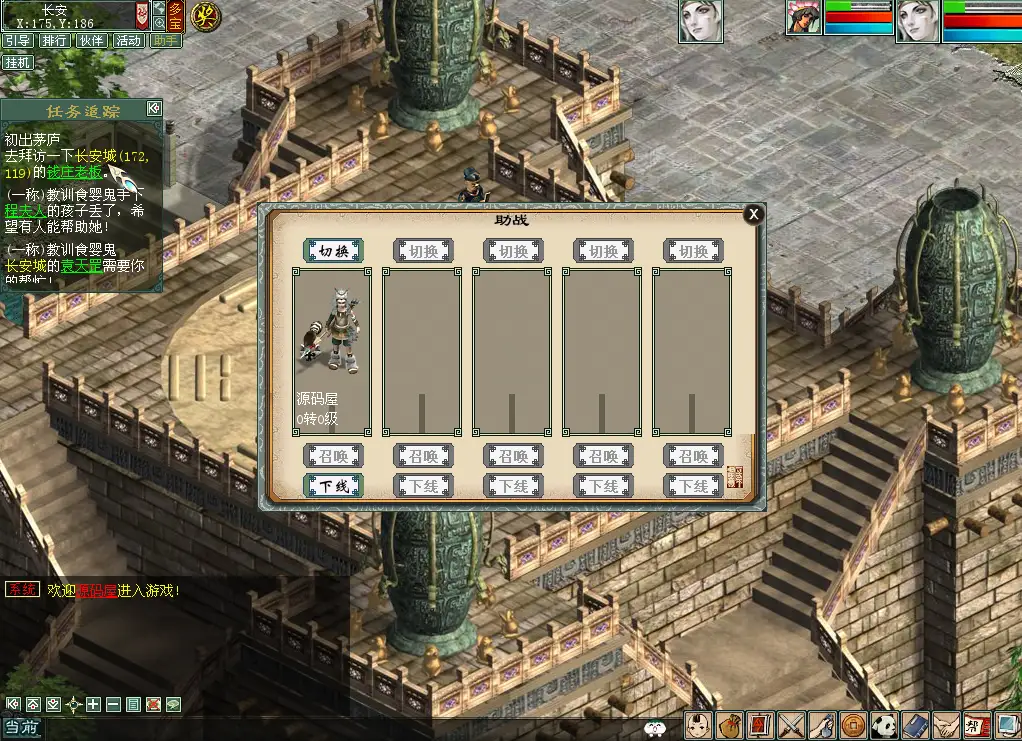Close the 助战 assist panel
This screenshot has height=741, width=1022.
[754, 214]
